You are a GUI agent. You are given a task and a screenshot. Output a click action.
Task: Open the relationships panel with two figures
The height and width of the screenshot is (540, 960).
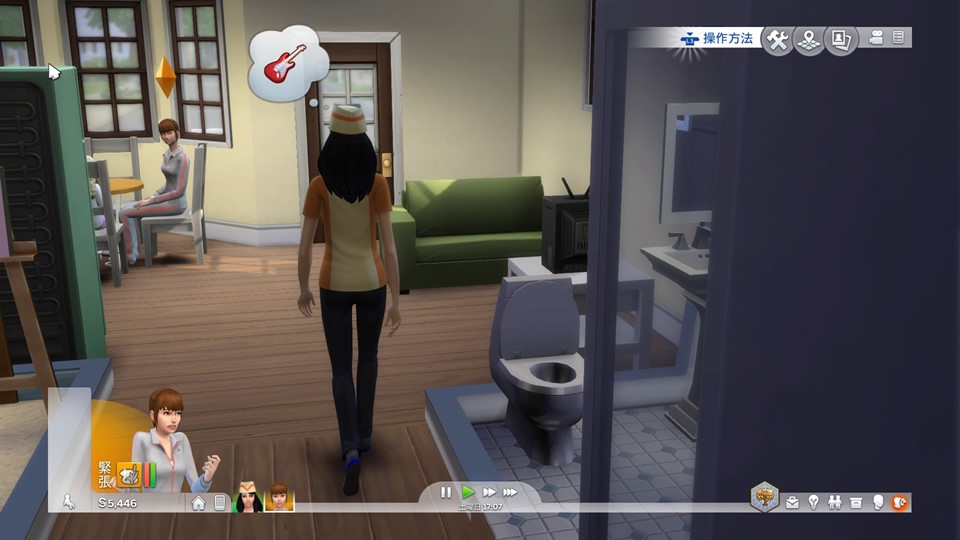[x=835, y=502]
